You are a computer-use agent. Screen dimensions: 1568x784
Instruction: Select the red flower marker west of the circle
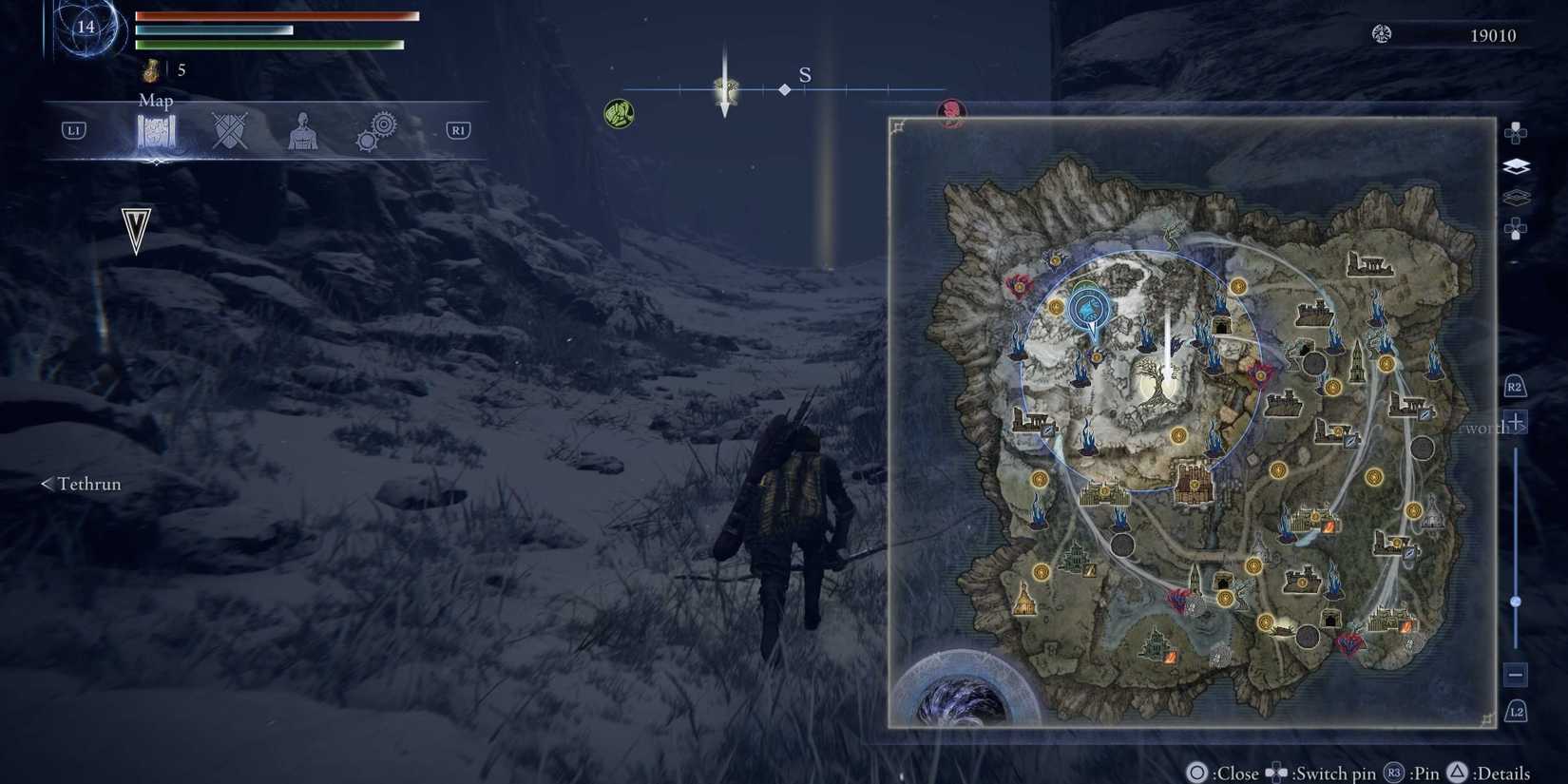pyautogui.click(x=1017, y=286)
